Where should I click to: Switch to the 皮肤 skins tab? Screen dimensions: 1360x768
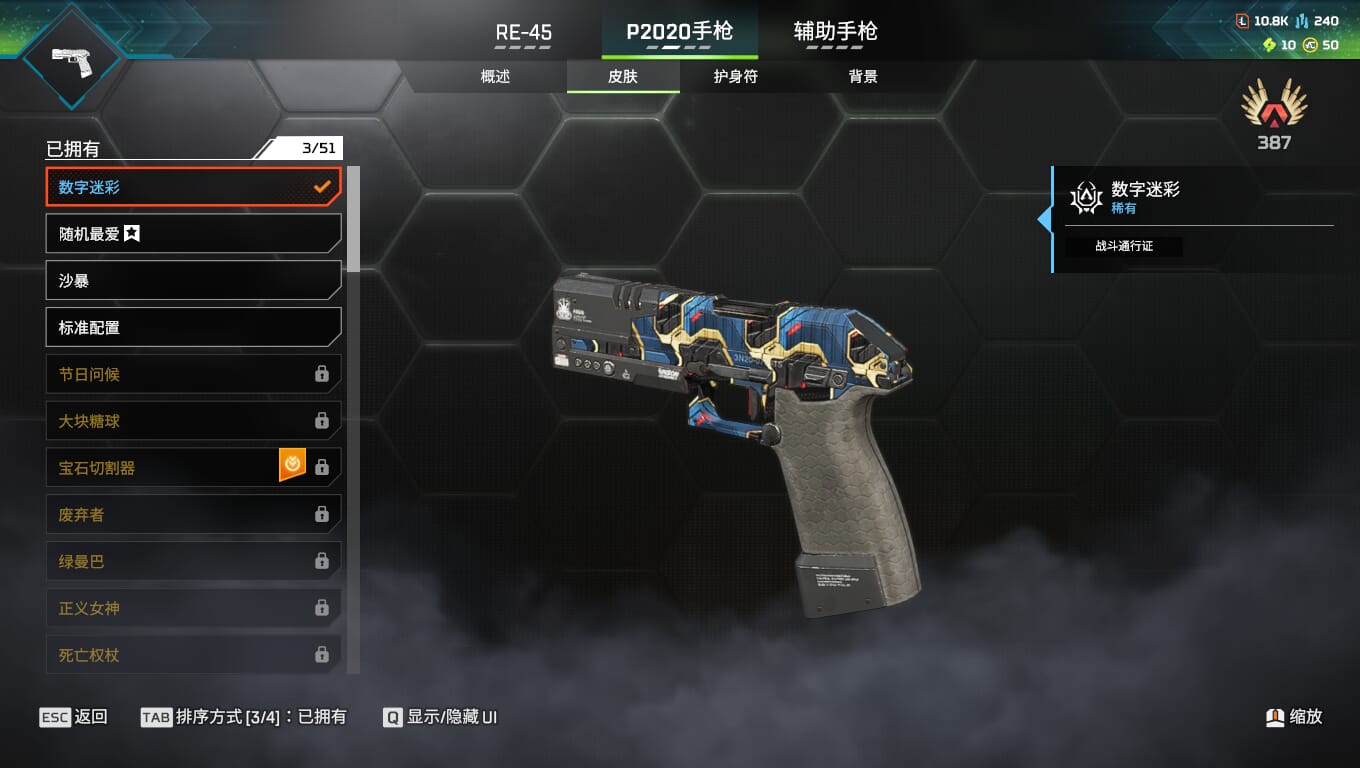(x=623, y=77)
